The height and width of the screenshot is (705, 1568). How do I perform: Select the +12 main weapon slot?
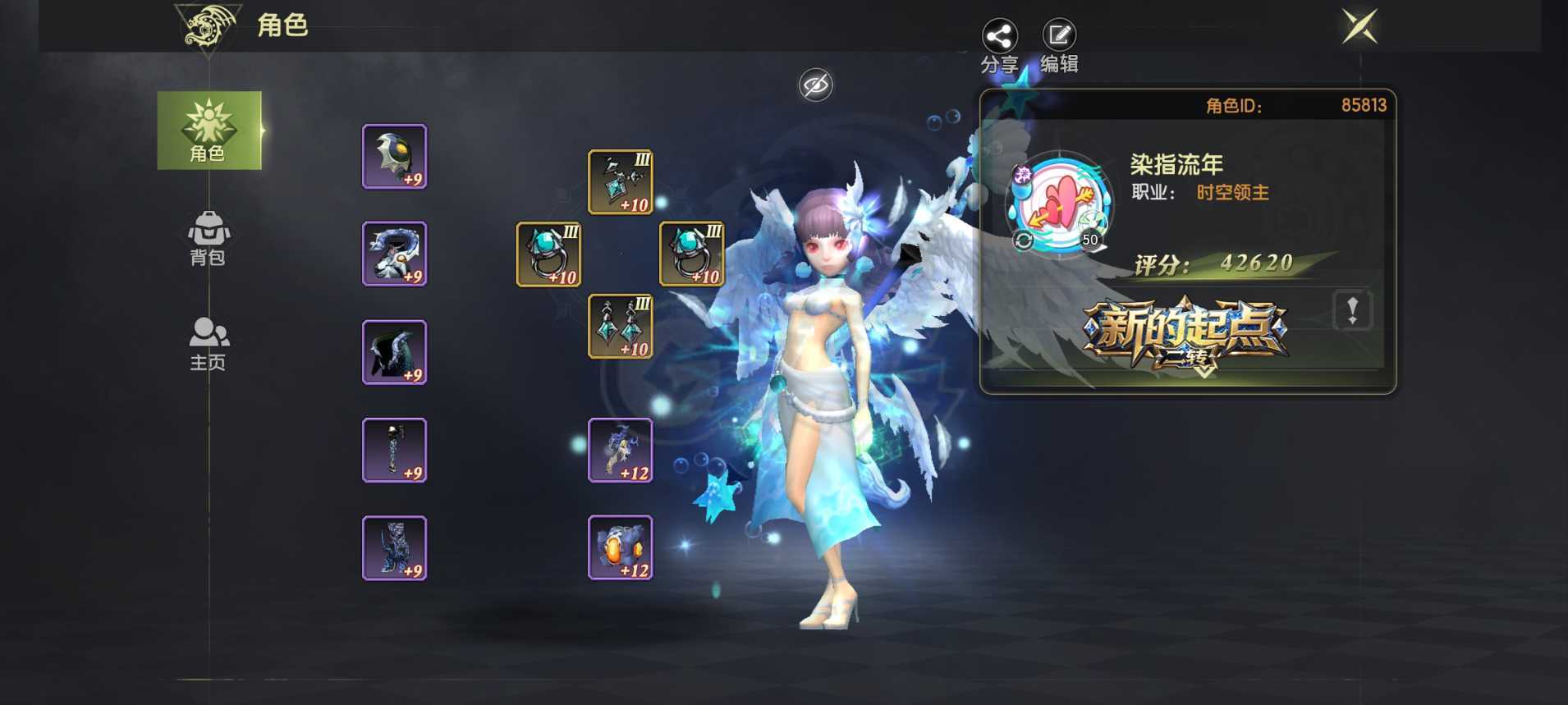(x=620, y=450)
